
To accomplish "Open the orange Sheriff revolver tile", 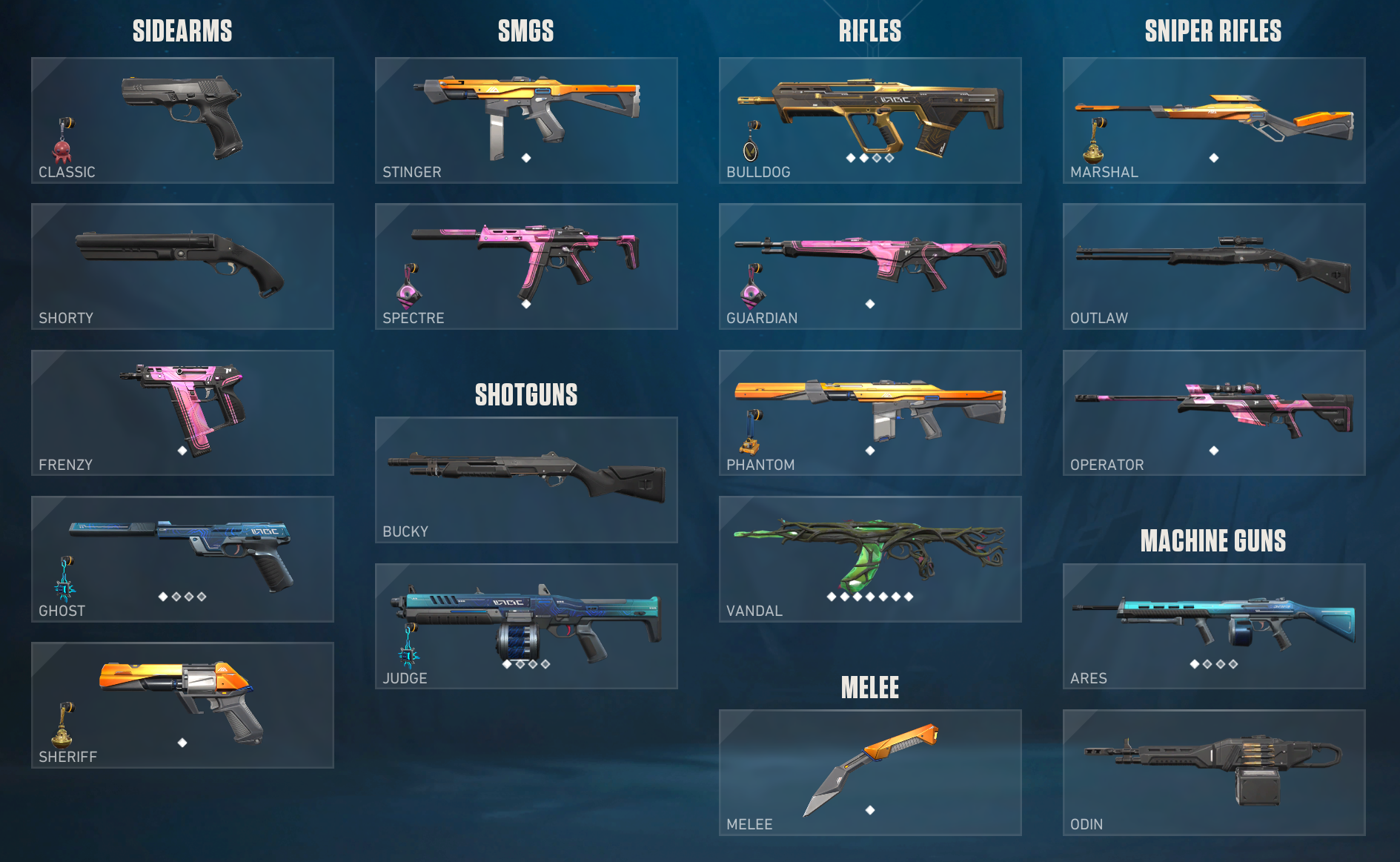I will tap(182, 705).
